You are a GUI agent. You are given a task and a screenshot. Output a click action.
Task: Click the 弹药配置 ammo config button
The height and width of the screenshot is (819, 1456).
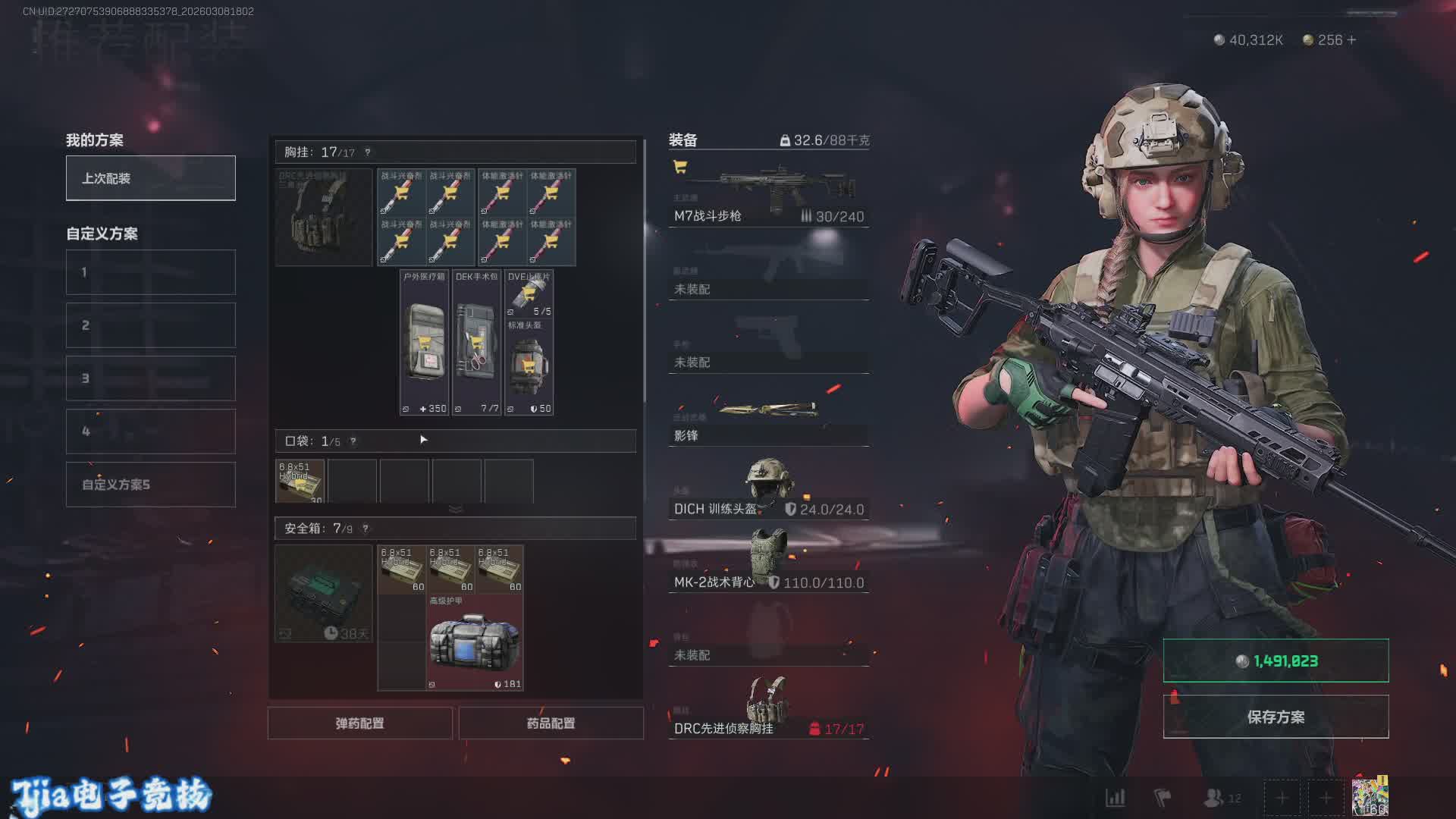[360, 723]
